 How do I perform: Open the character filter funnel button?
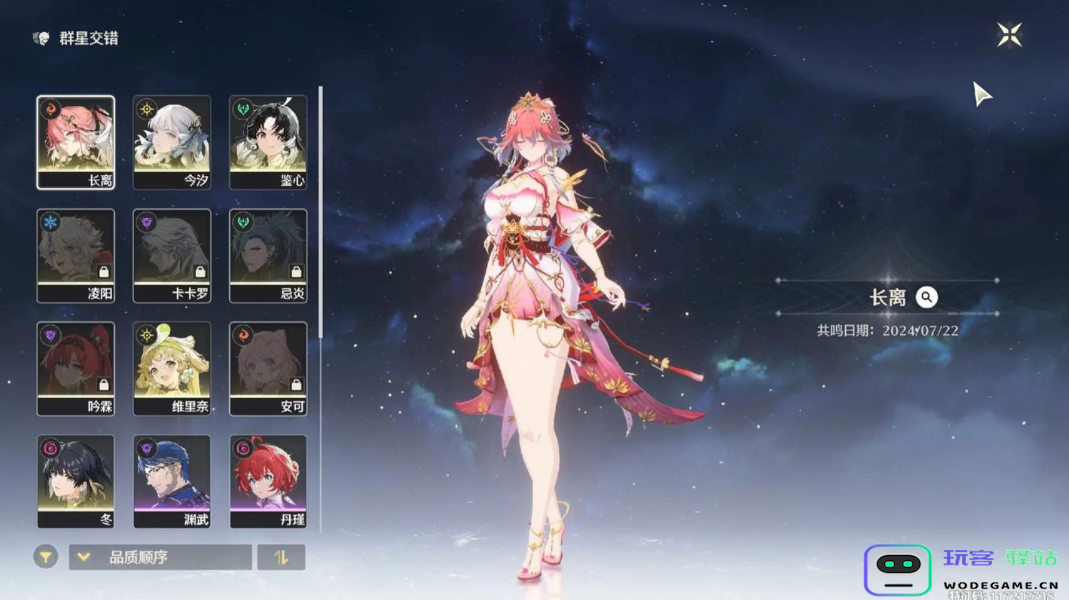pos(46,557)
